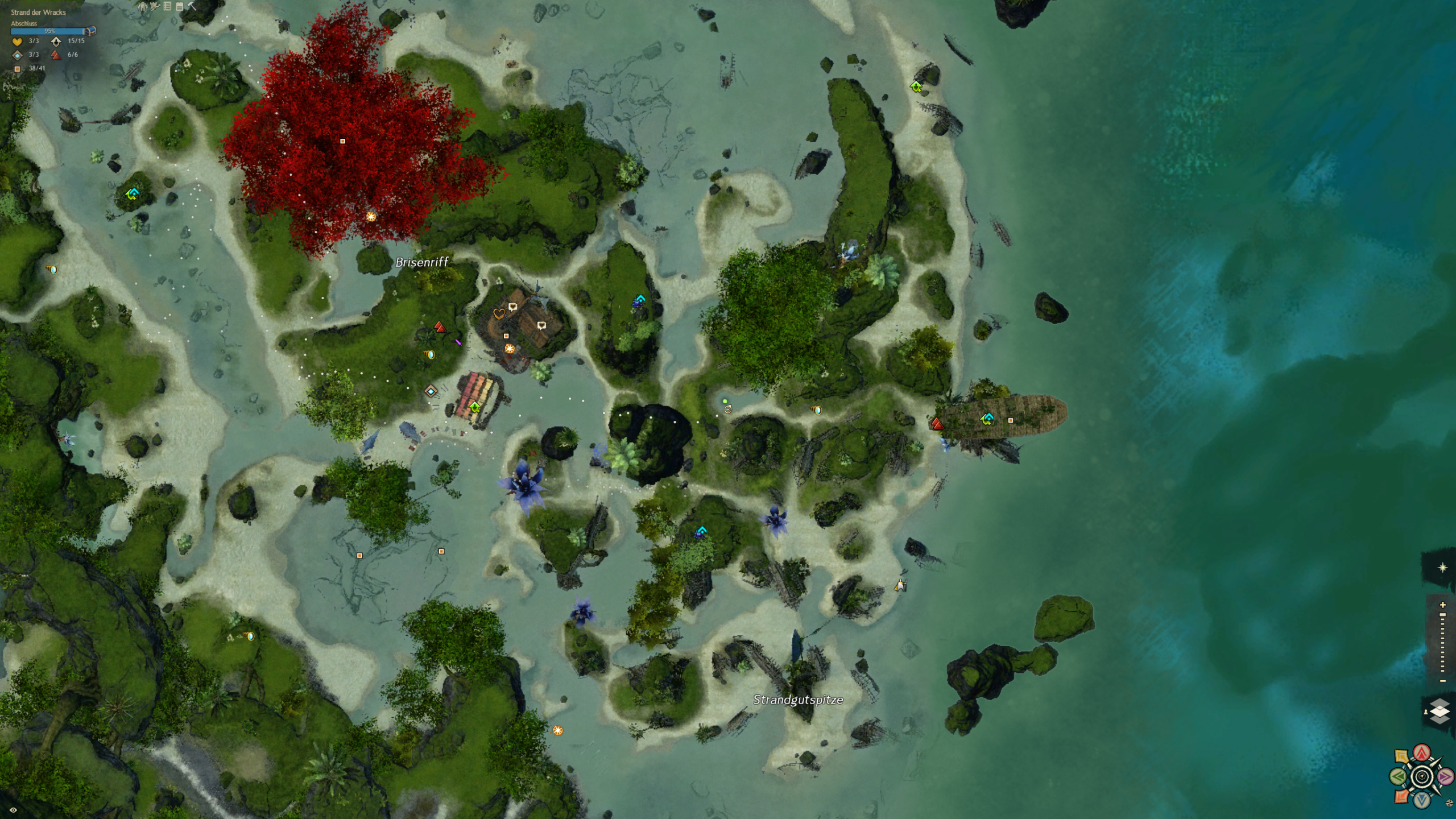Open the map legend list icon
This screenshot has width=1456, height=819.
click(167, 6)
